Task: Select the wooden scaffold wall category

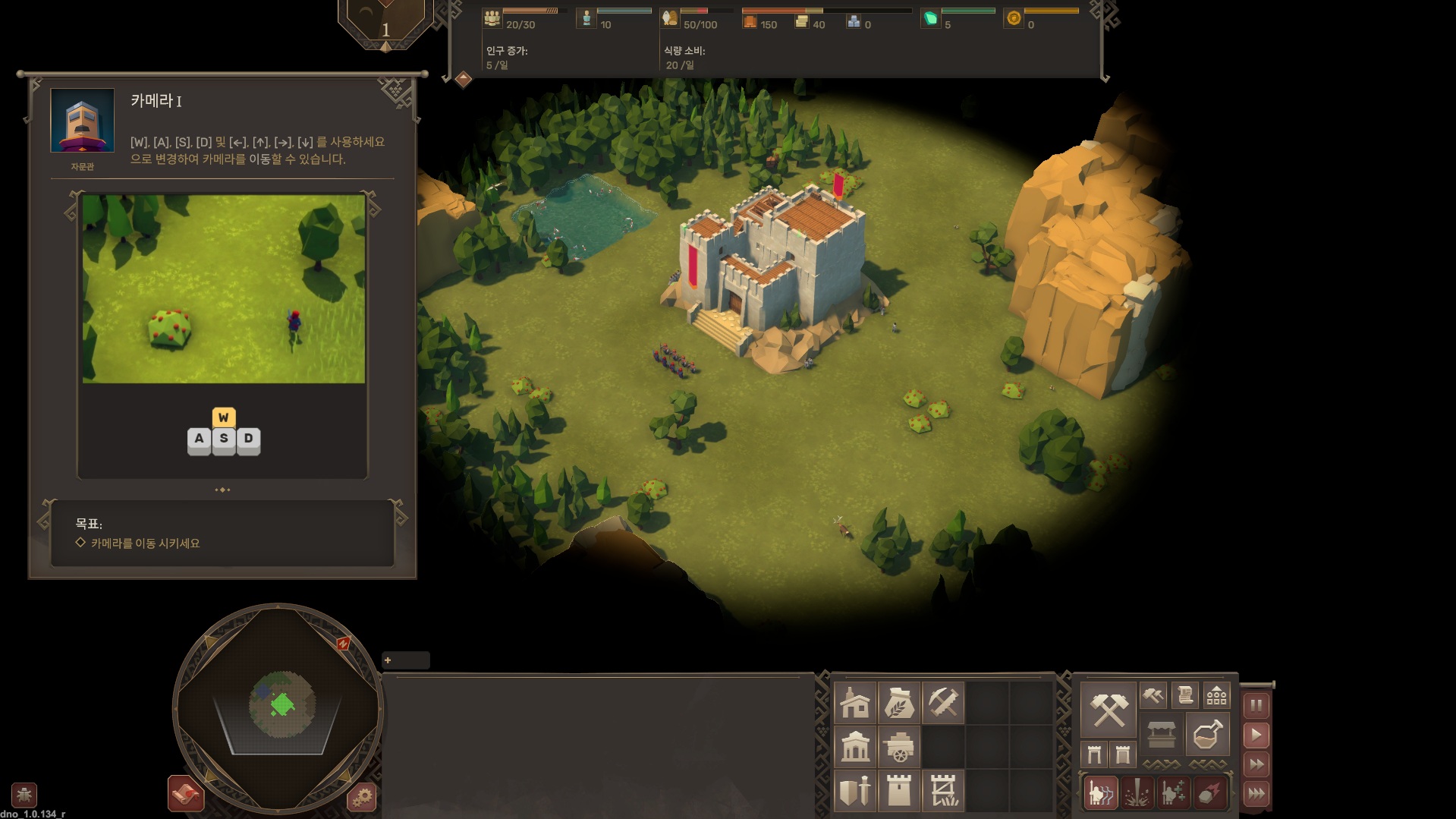Action: [x=943, y=791]
